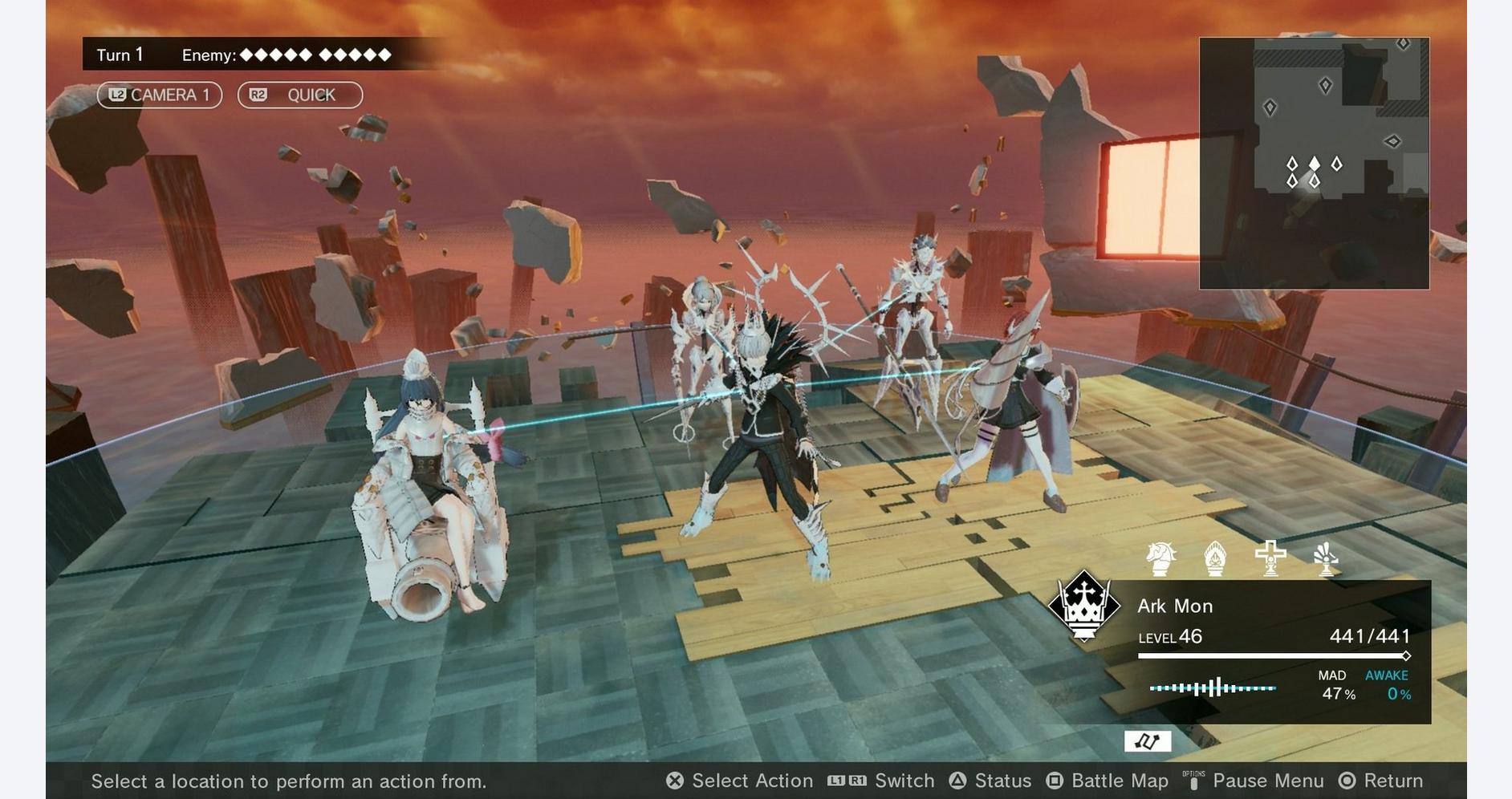Screen dimensions: 1512x799
Task: Show the unit Status screen
Action: (990, 781)
